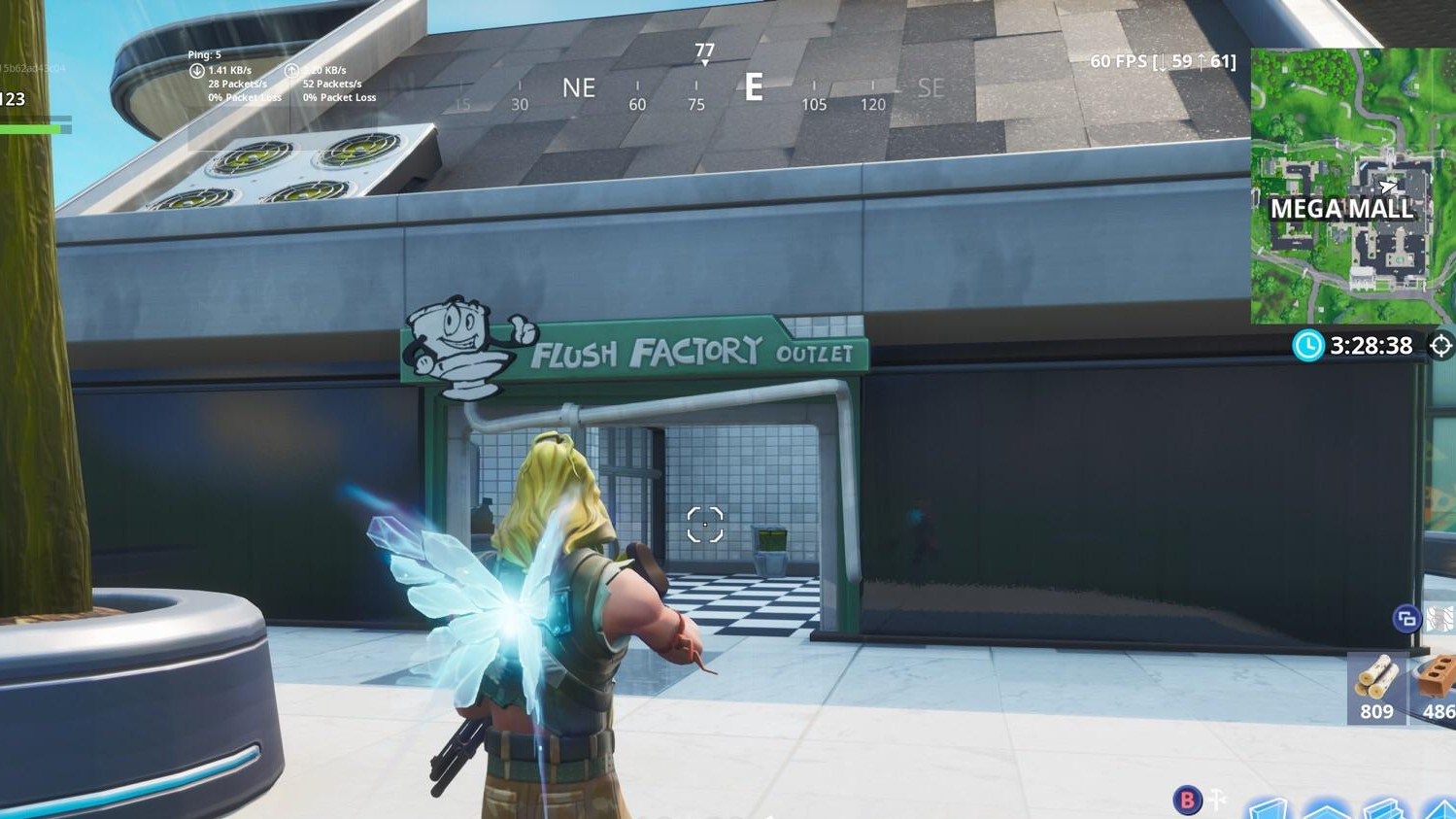Click the center crosshair reticle
Screen dimensions: 1456x819
(704, 525)
